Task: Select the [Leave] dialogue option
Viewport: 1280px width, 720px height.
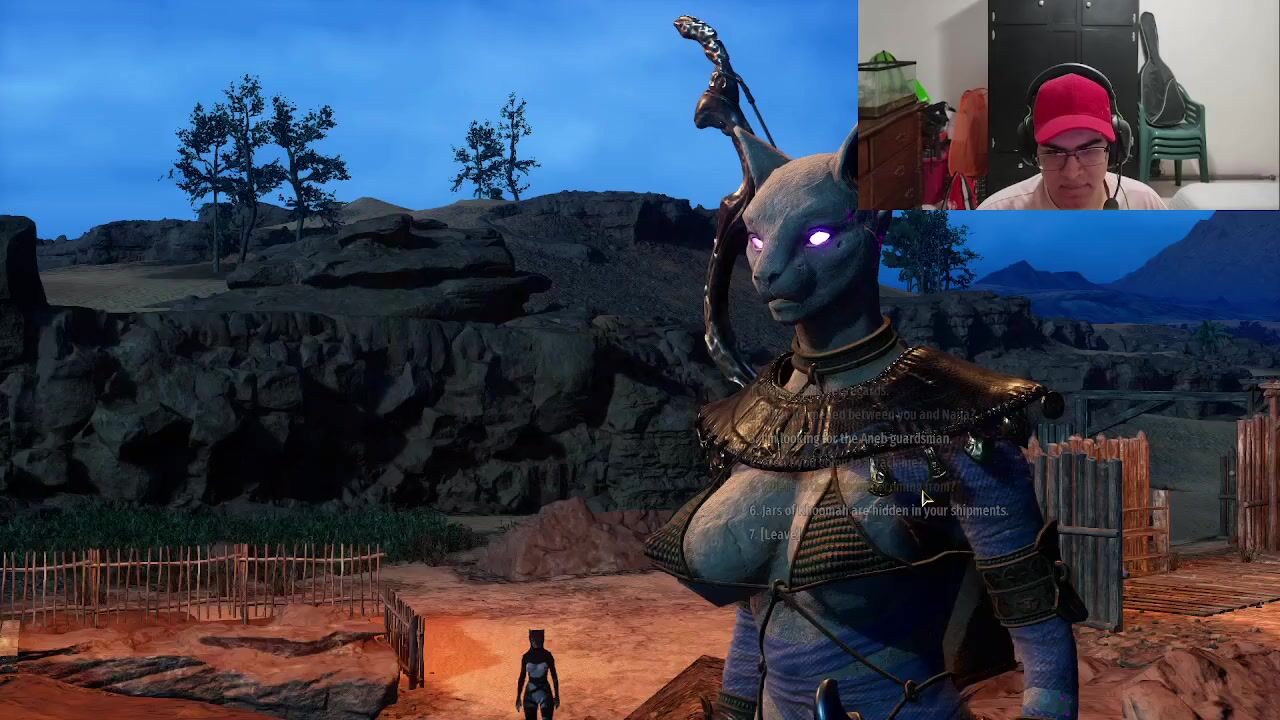Action: tap(775, 534)
